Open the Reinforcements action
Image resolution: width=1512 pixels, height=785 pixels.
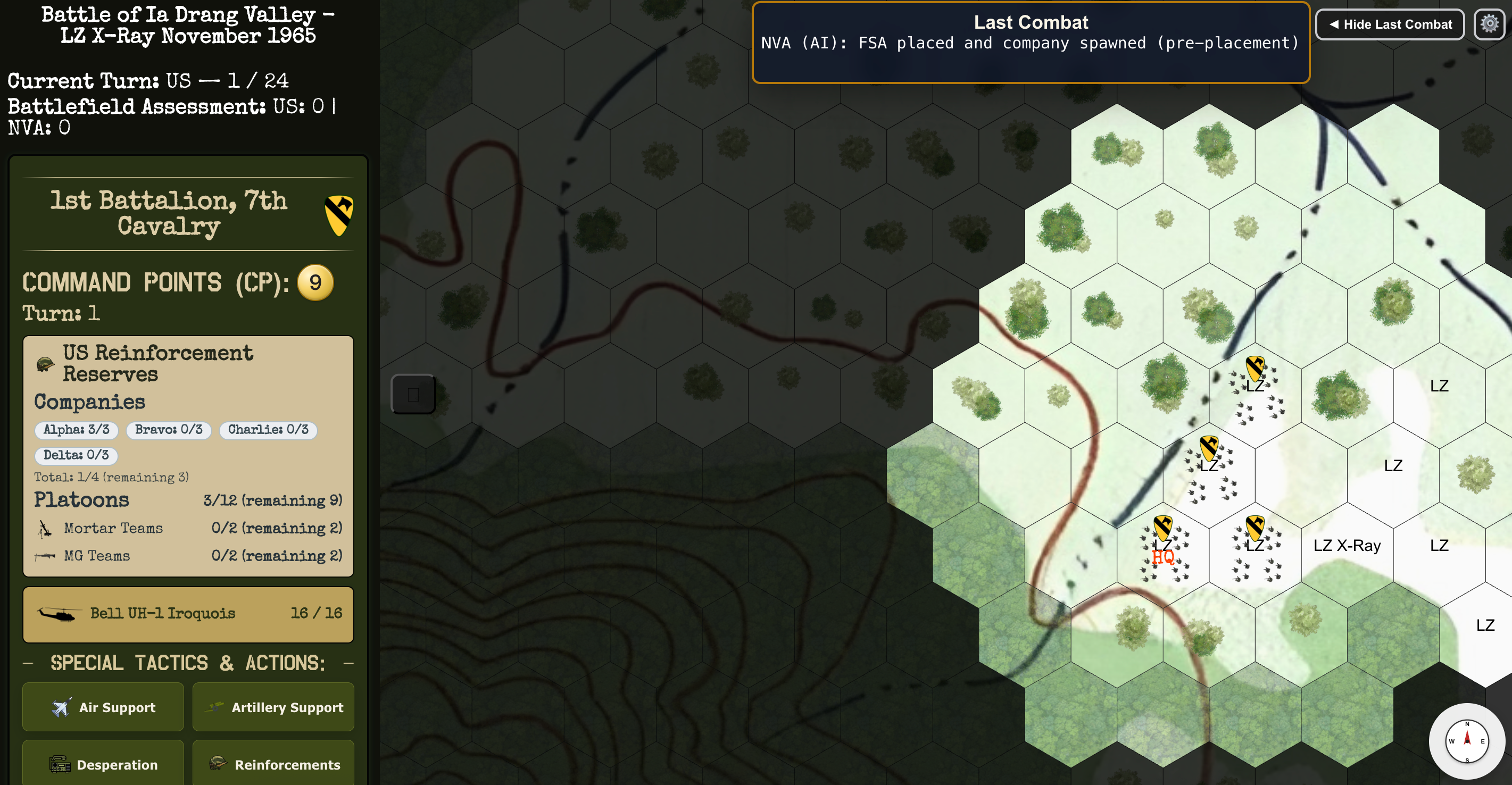point(273,764)
